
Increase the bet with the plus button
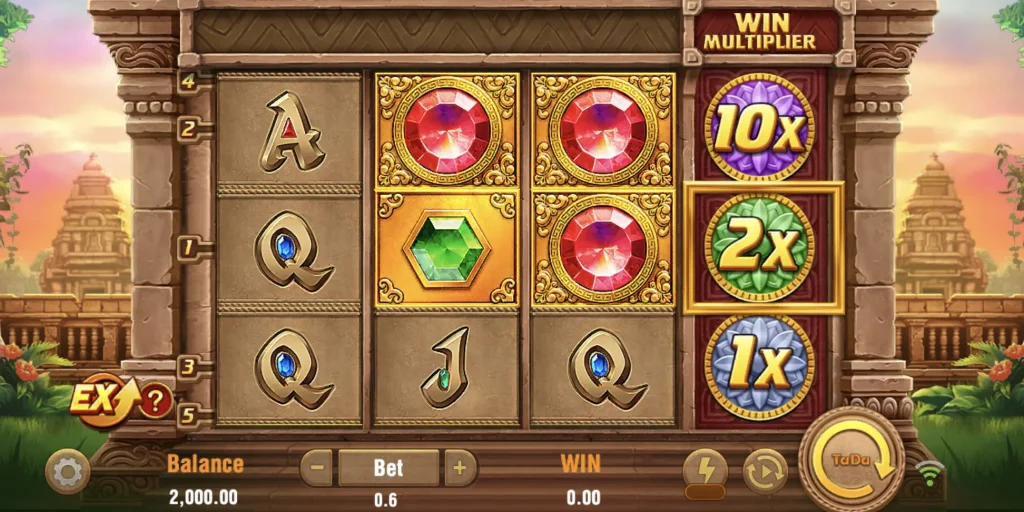460,467
